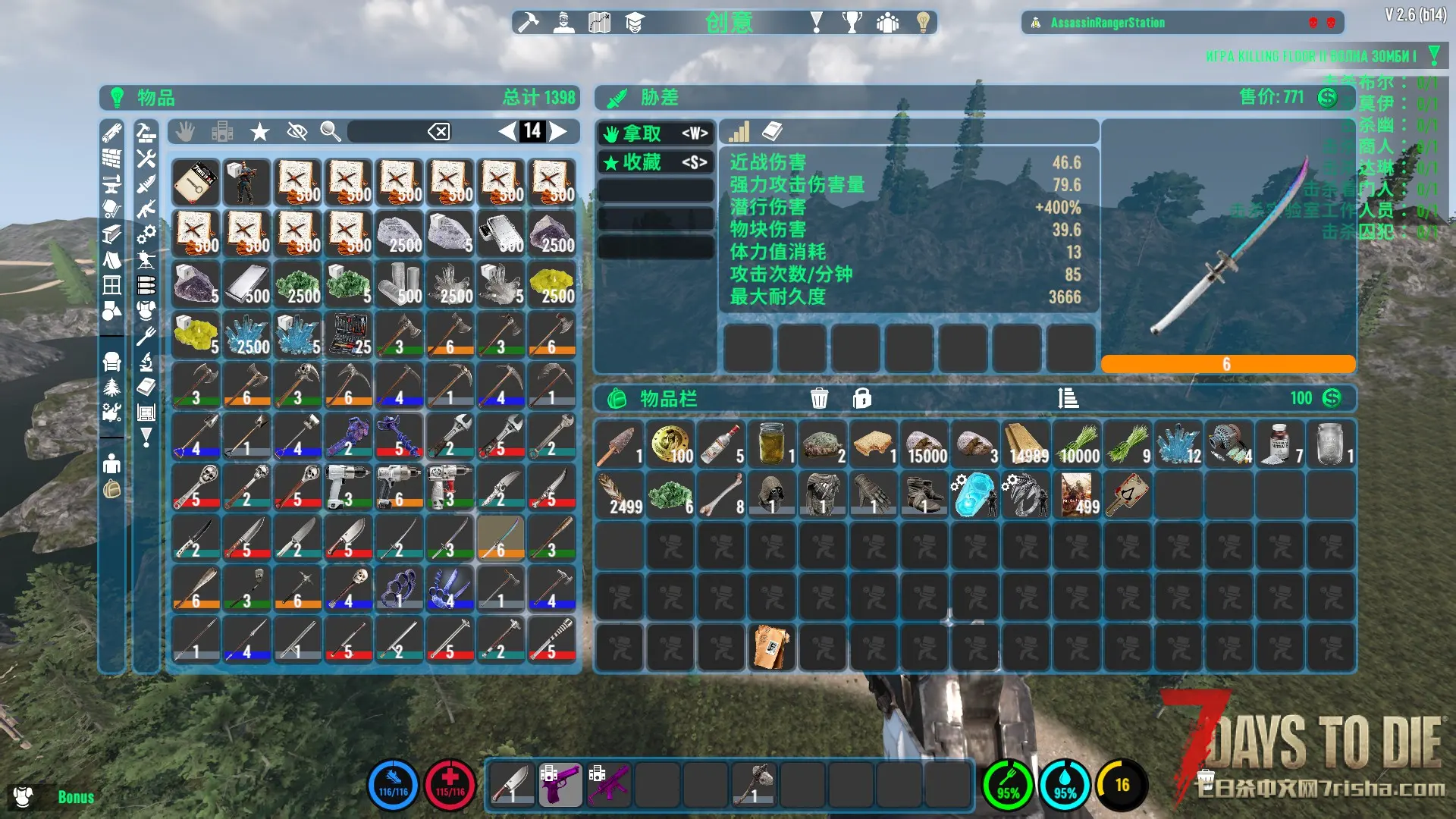This screenshot has height=819, width=1456.
Task: Select the casino coin stack slot
Action: [x=671, y=444]
